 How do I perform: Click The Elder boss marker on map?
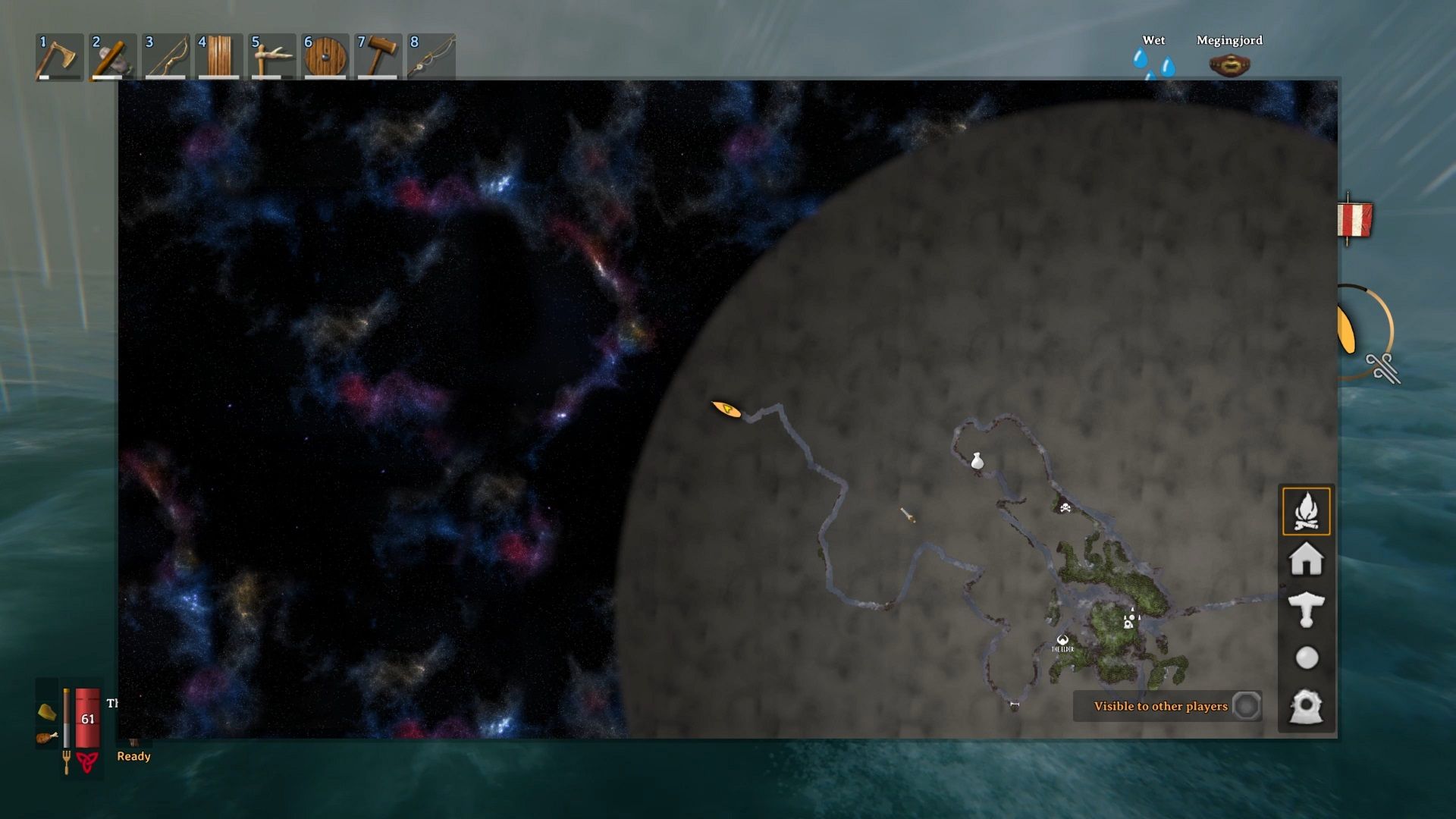[x=1062, y=642]
